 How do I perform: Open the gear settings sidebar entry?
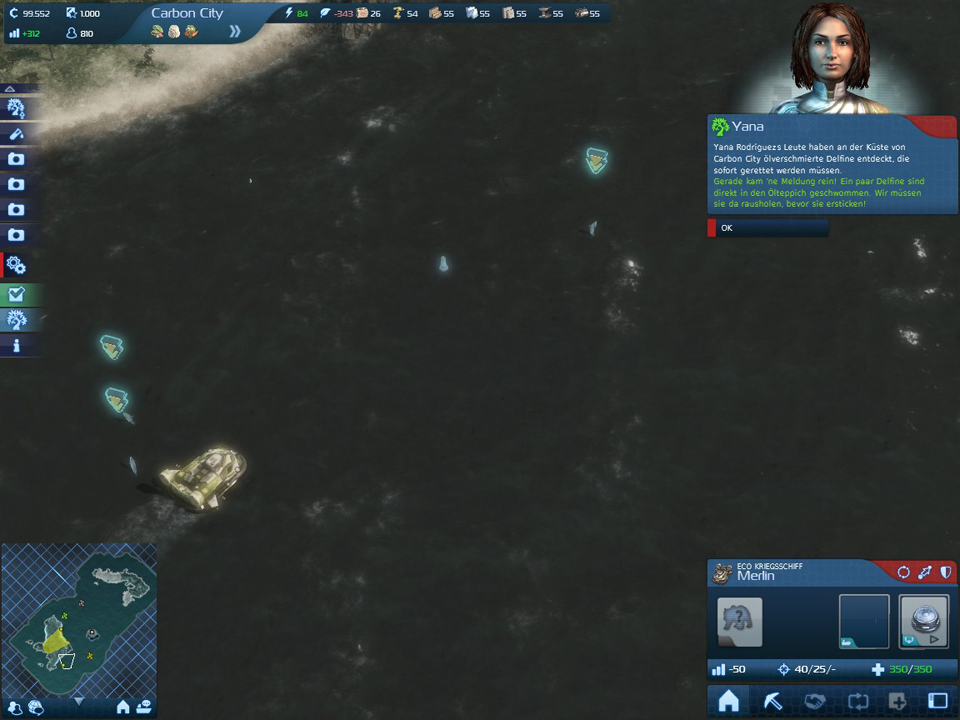(17, 265)
